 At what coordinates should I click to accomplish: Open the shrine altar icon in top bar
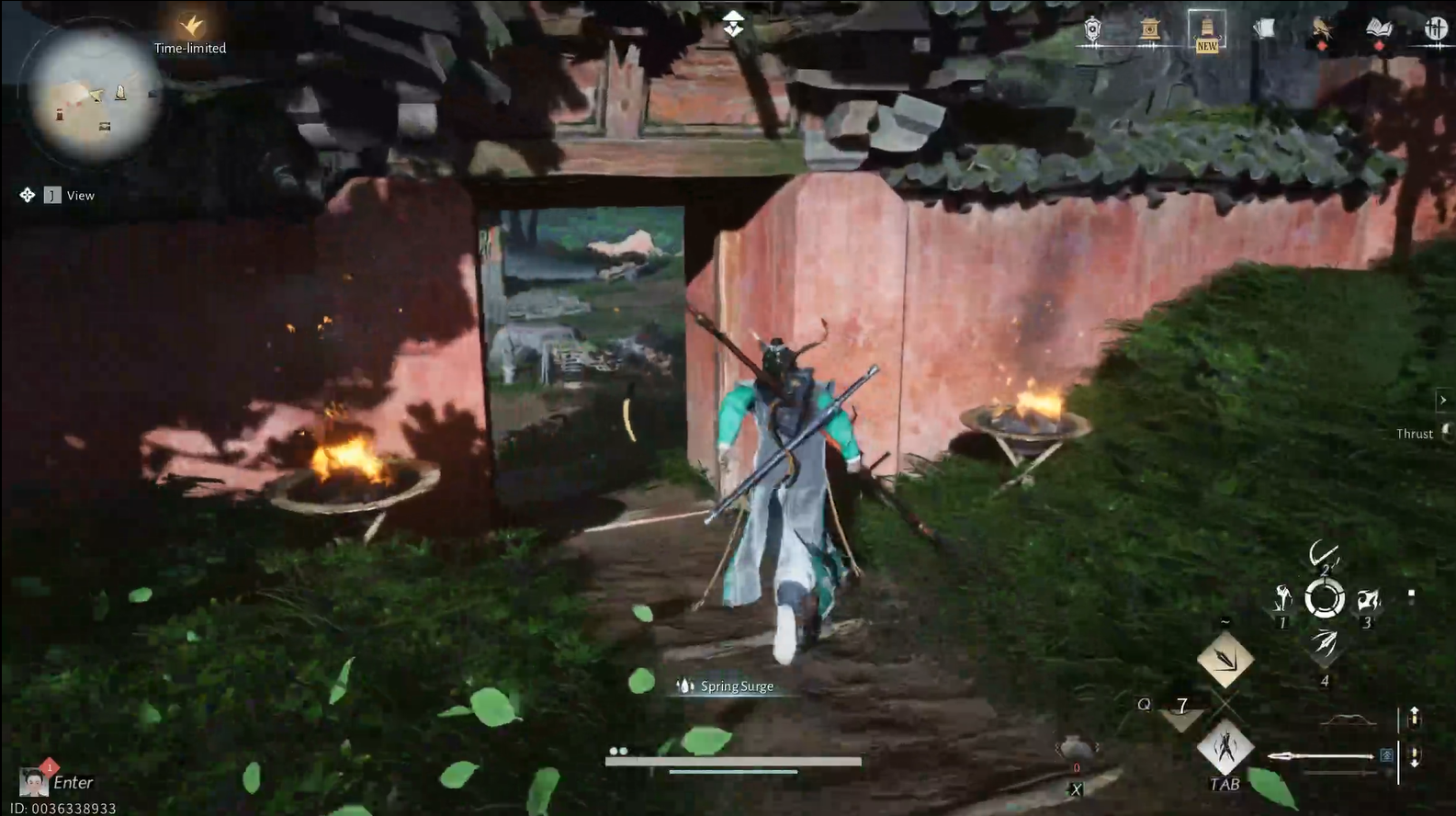tap(1150, 28)
